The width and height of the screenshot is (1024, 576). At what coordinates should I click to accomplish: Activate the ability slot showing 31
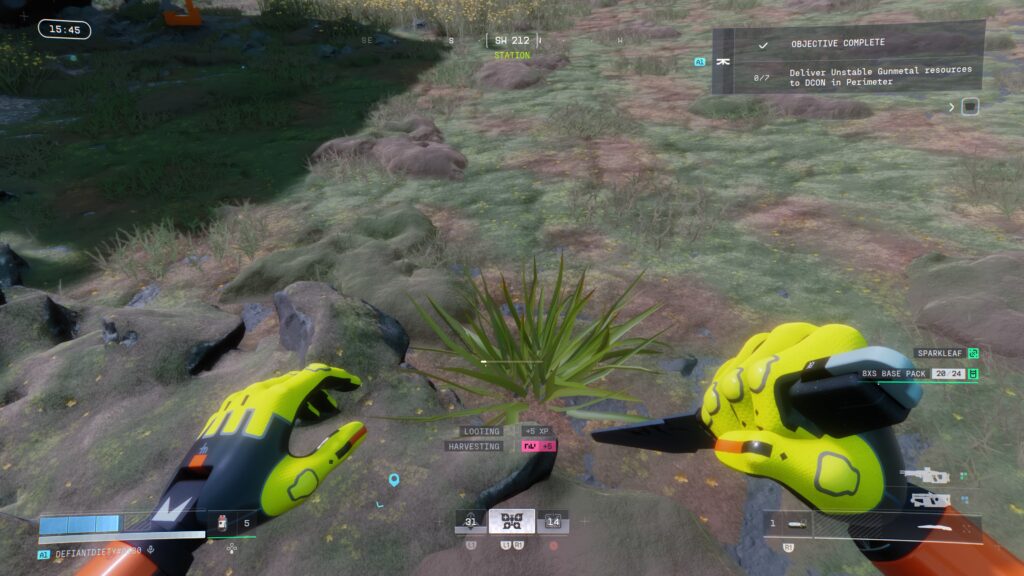click(470, 520)
